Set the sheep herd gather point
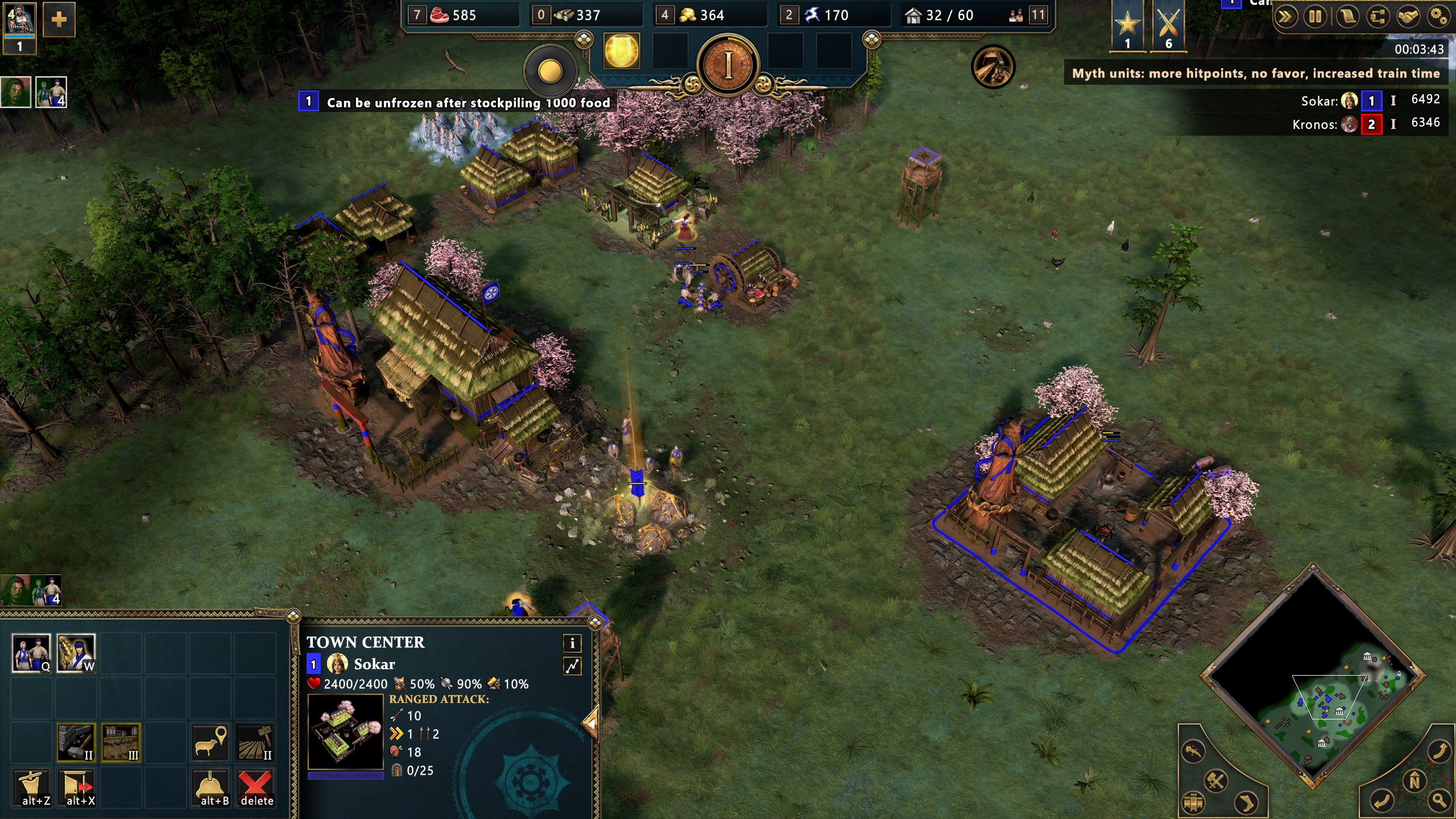Screen dimensions: 1456x819 210,742
